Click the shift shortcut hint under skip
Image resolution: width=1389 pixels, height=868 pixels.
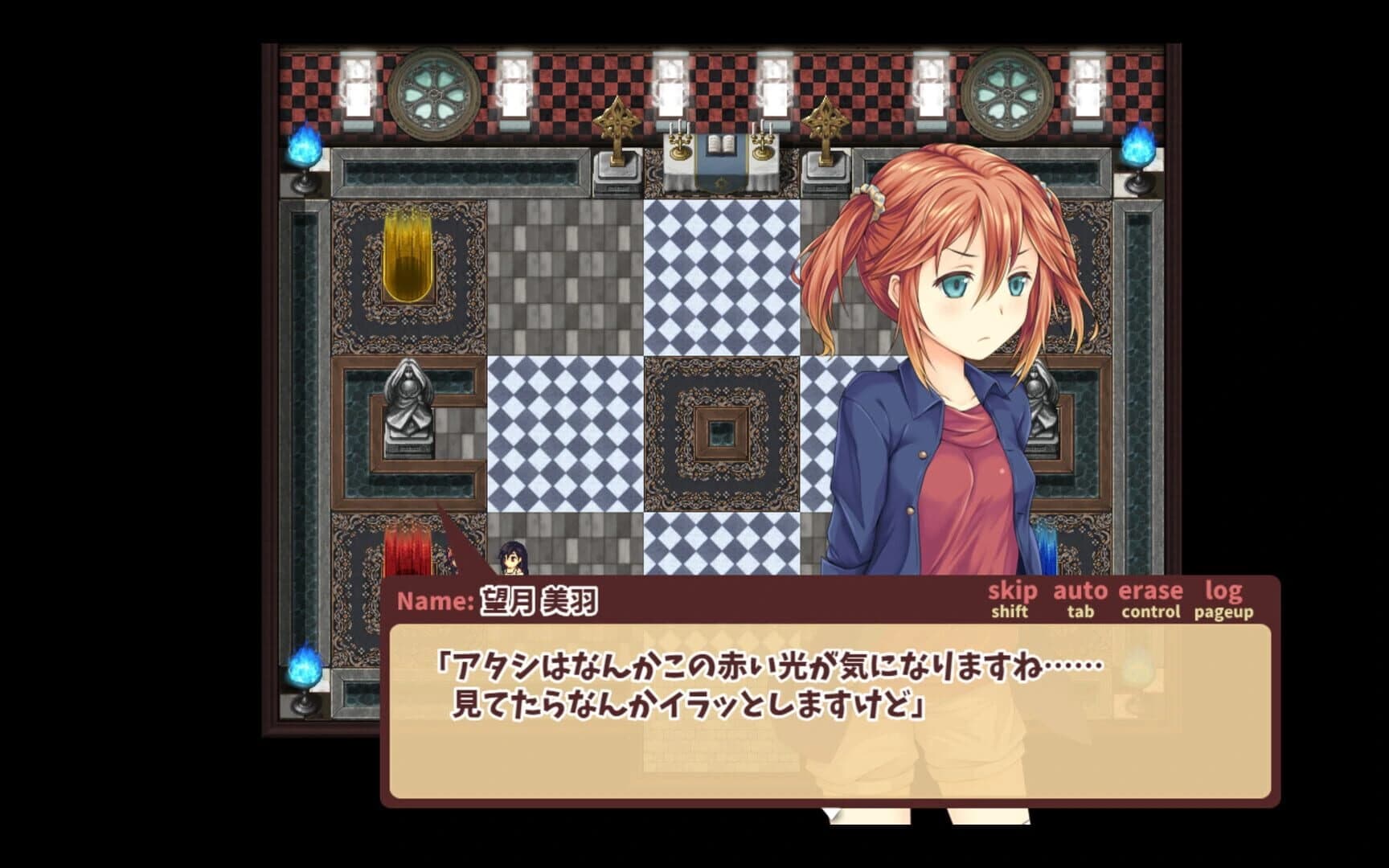[1008, 612]
